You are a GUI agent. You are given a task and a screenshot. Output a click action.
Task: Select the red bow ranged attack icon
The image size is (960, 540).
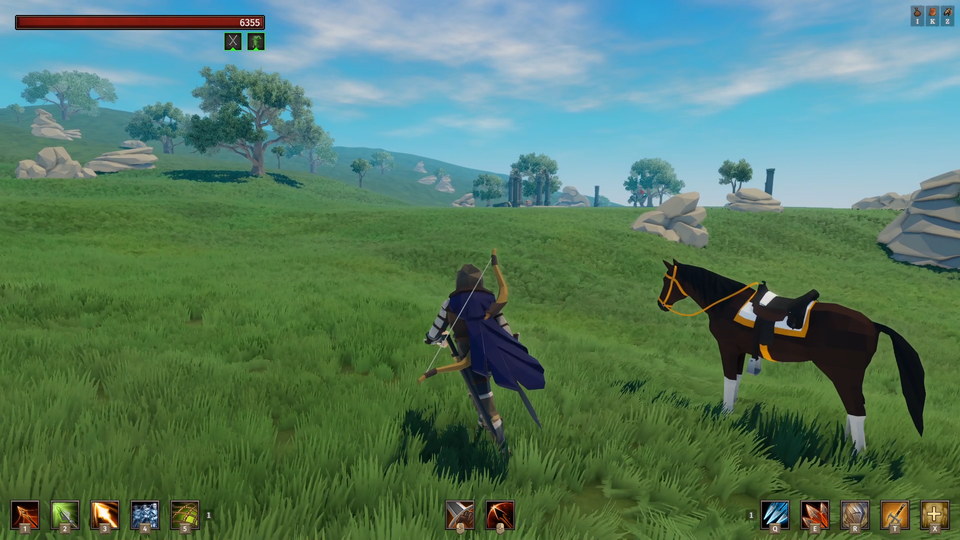[500, 514]
